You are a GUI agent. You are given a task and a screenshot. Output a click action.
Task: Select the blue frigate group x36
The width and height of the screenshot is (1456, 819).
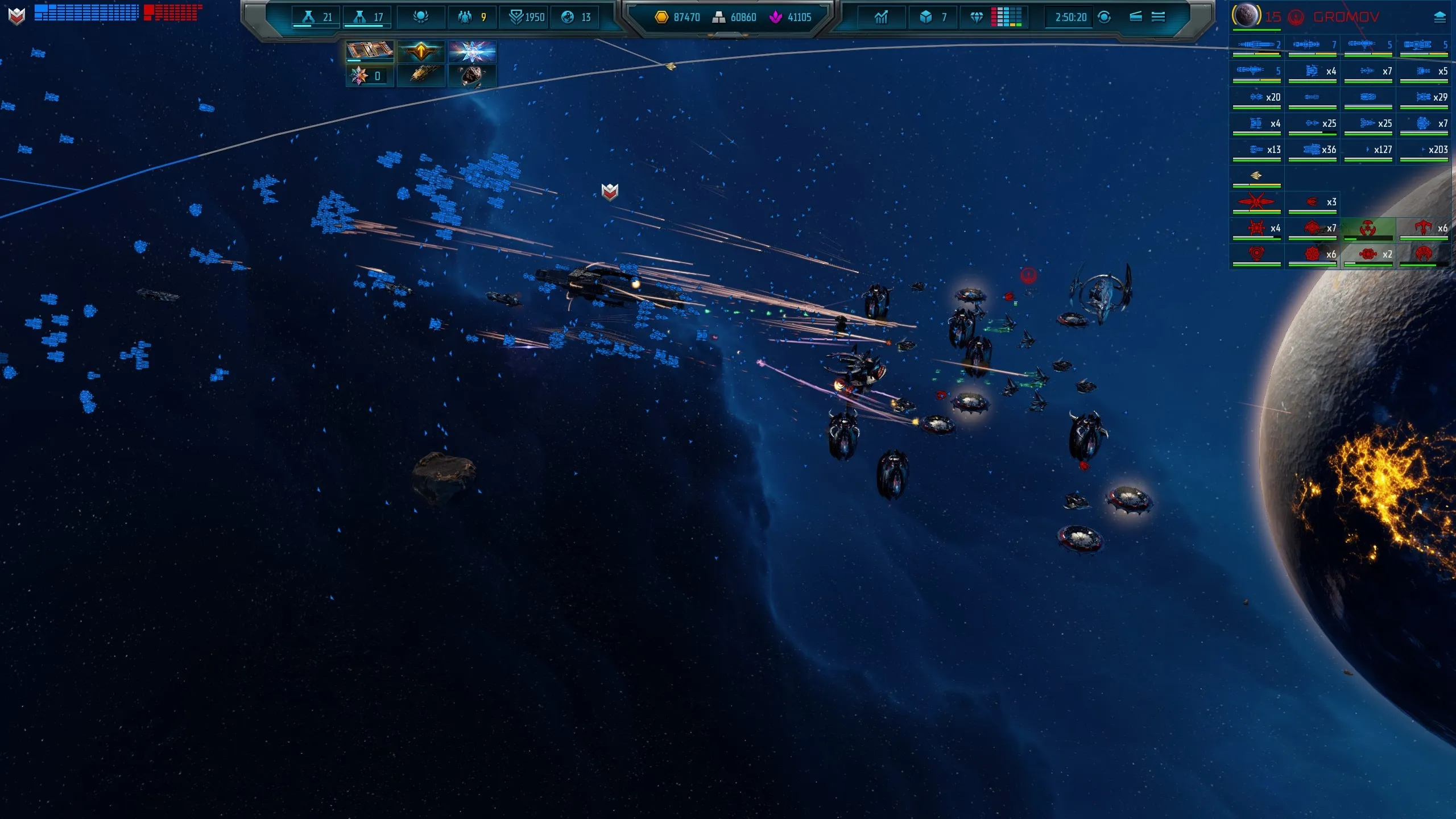point(1313,150)
